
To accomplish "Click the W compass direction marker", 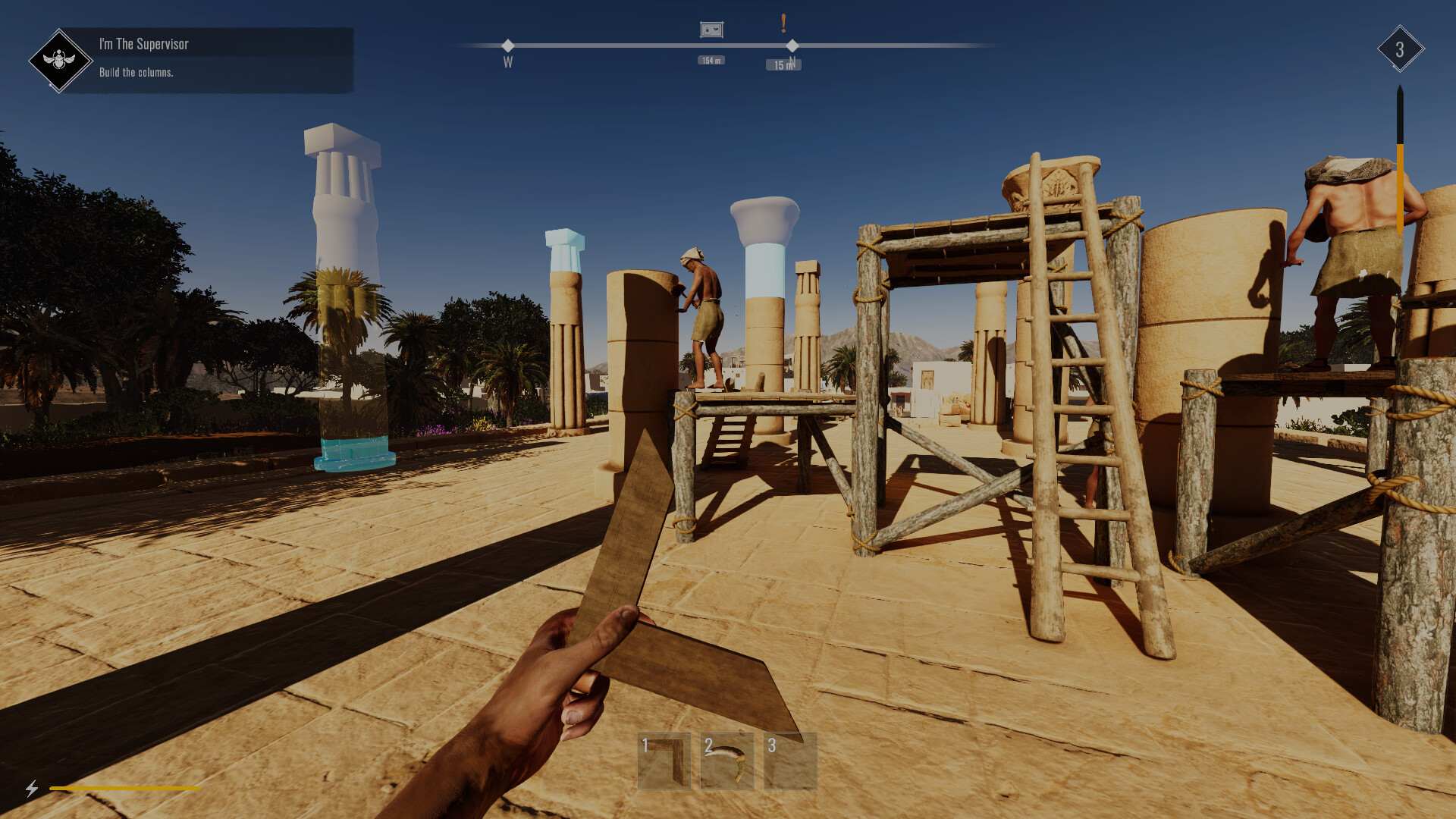I will (x=507, y=62).
